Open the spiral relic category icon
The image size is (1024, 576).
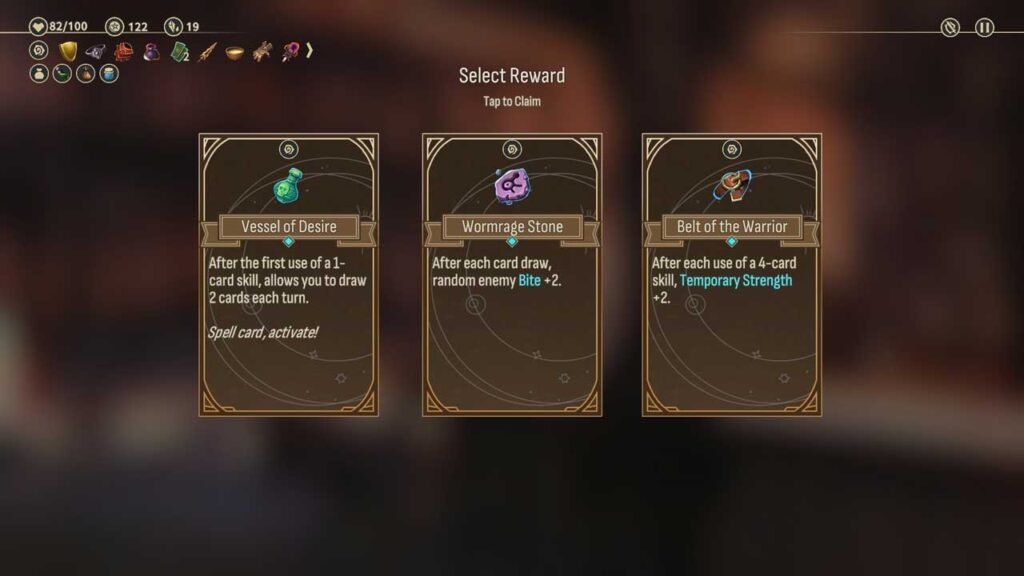click(x=40, y=50)
